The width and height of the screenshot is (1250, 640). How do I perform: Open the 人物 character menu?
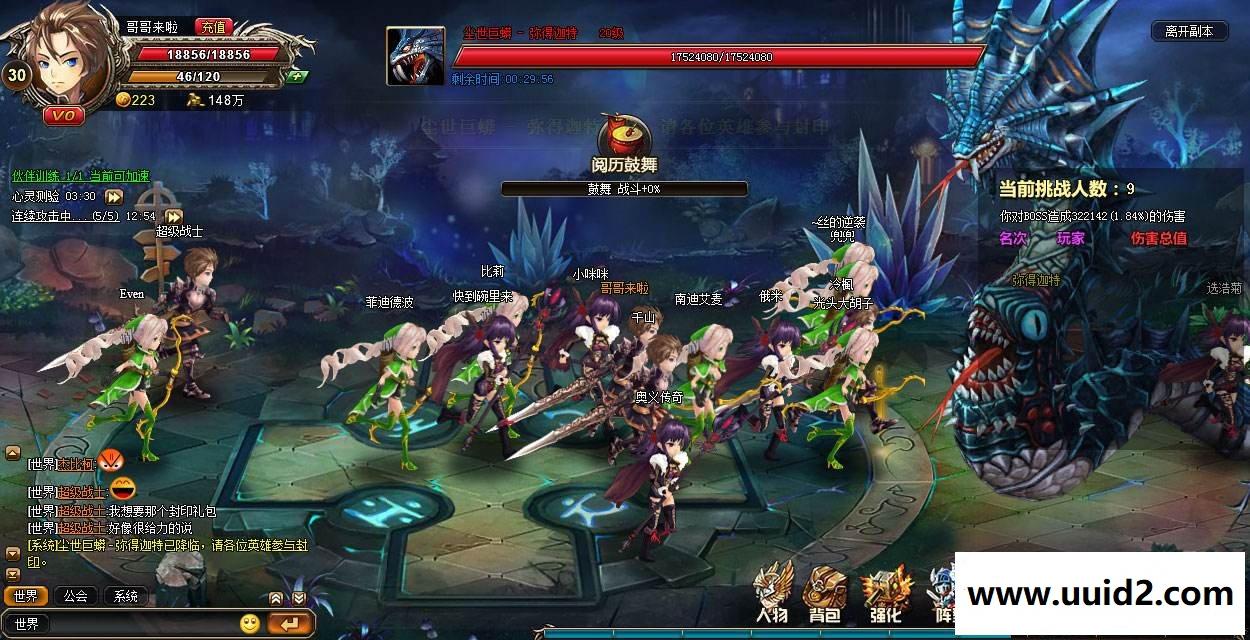(x=772, y=595)
